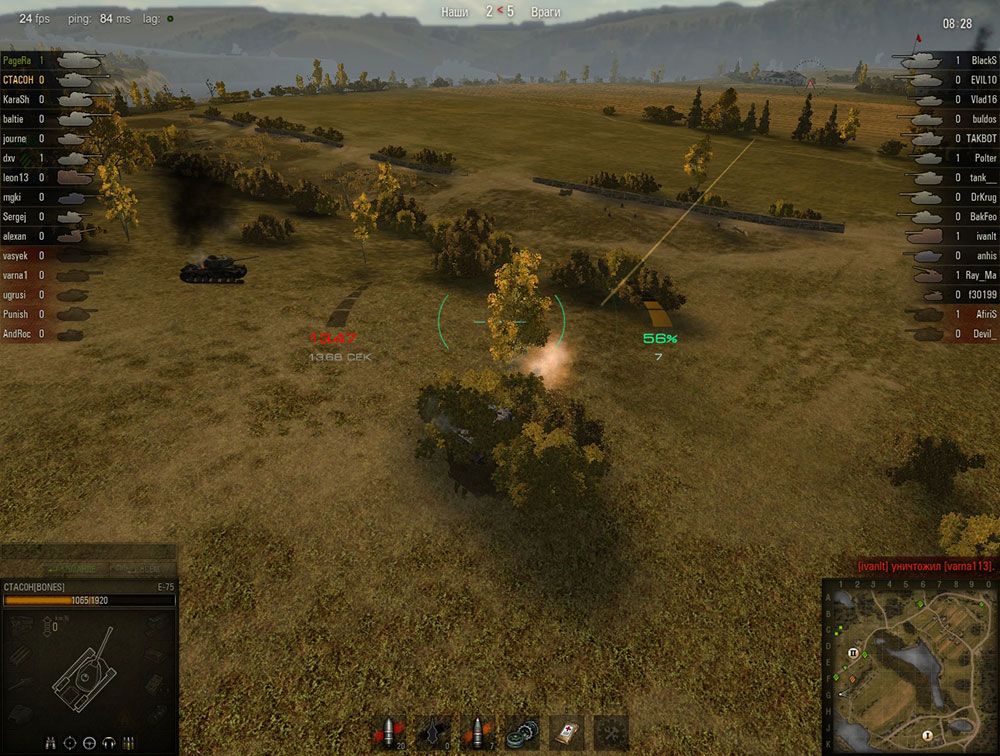Click the headphones radio operator icon
The width and height of the screenshot is (1000, 756).
click(108, 743)
